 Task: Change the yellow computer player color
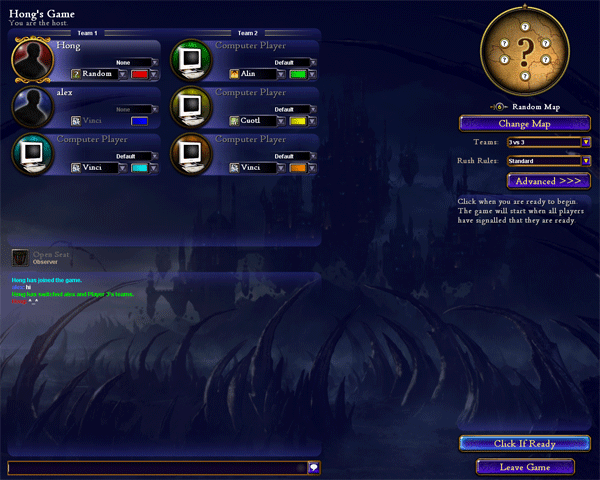(x=298, y=121)
